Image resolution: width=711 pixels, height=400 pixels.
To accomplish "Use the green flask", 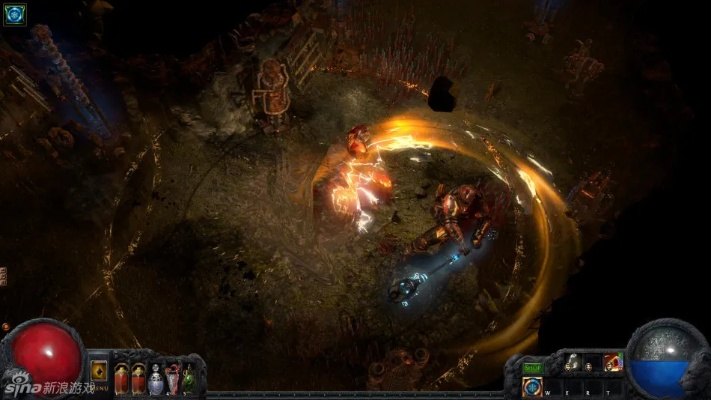I will [x=188, y=379].
